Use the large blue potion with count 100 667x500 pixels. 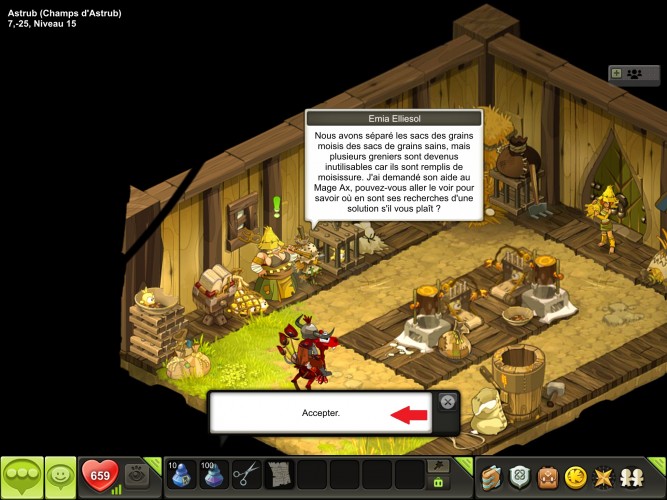point(213,475)
